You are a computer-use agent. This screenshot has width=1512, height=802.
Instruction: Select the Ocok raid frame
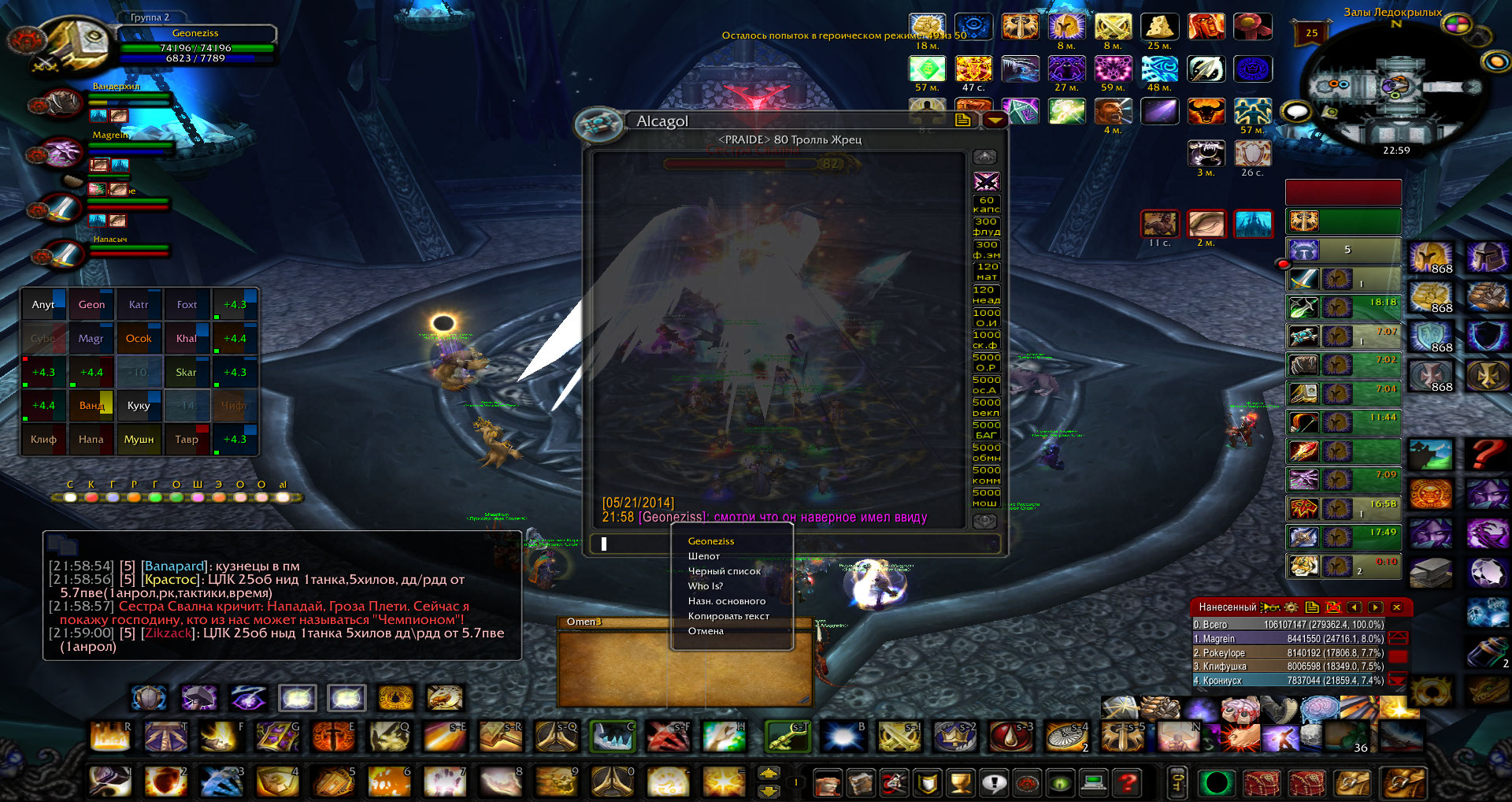pyautogui.click(x=139, y=339)
